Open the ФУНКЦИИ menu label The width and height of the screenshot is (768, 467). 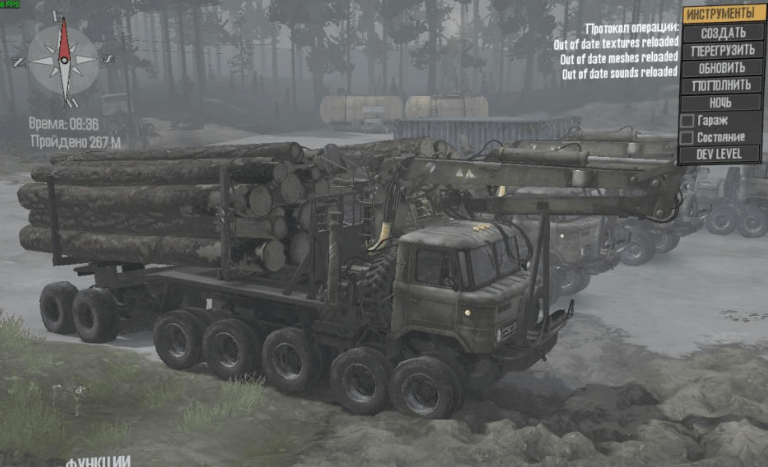pyautogui.click(x=97, y=461)
